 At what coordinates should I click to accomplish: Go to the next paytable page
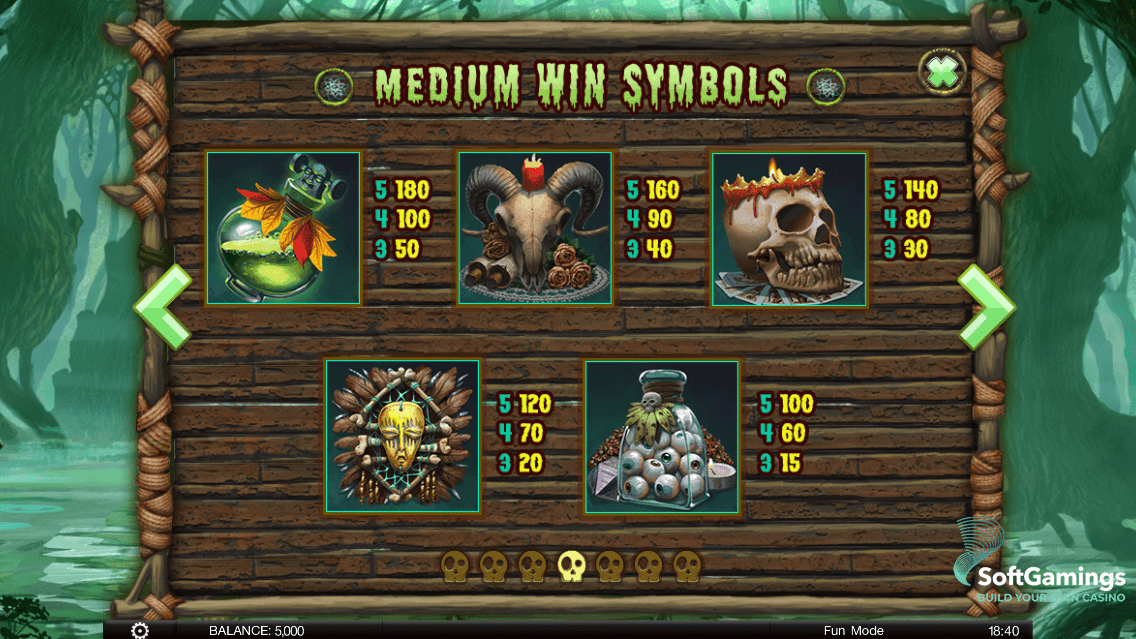tap(985, 307)
